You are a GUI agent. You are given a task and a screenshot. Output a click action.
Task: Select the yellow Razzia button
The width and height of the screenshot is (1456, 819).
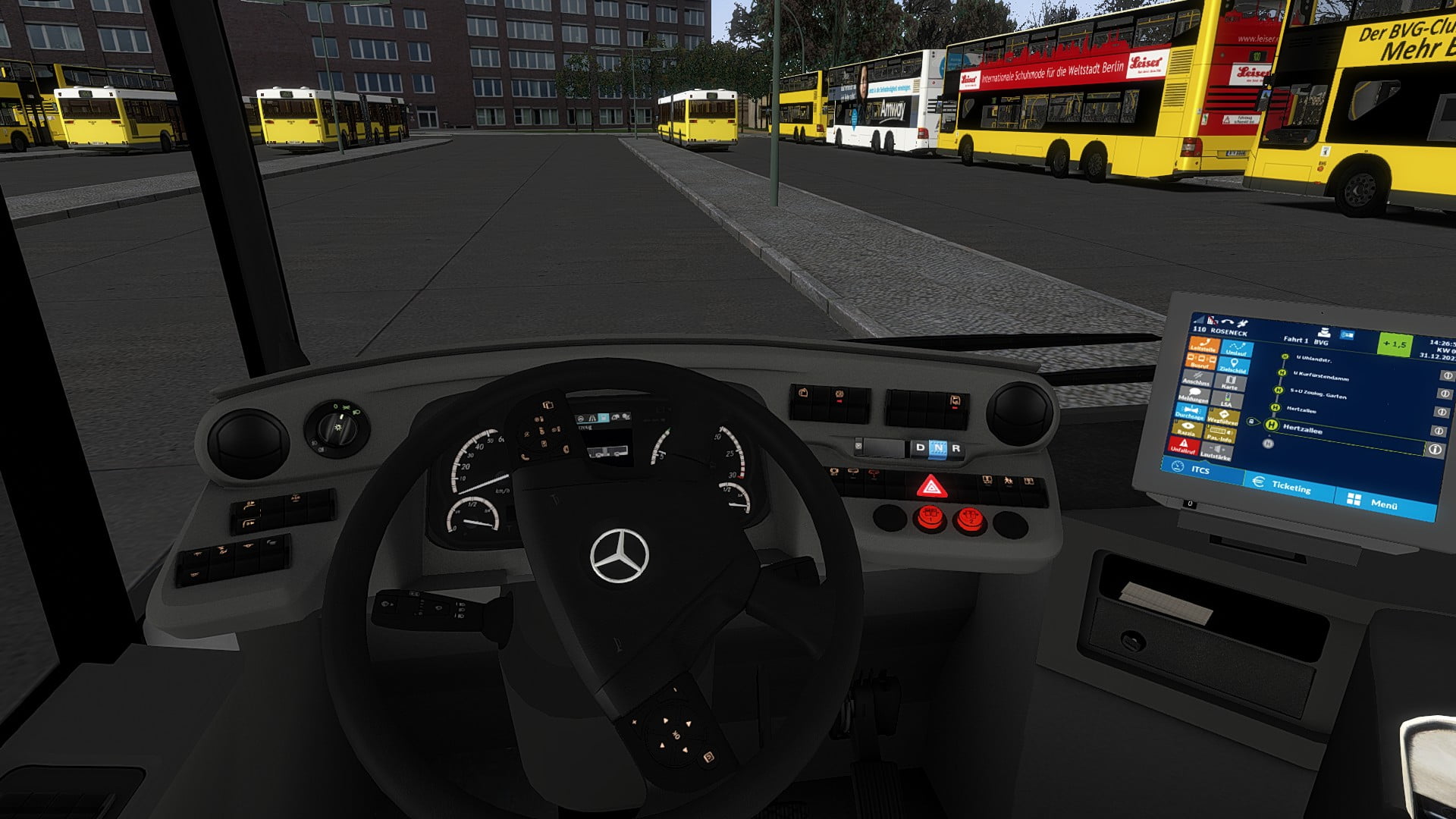click(x=1187, y=428)
